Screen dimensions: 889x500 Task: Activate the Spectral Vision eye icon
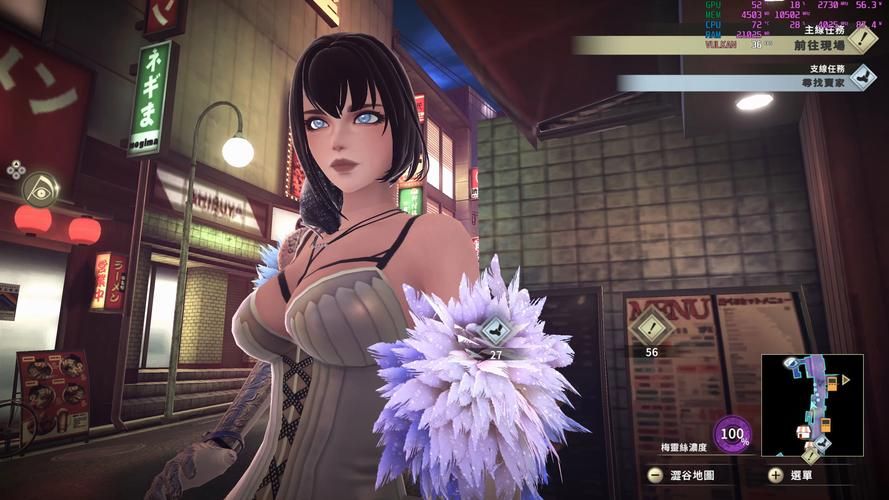[x=40, y=187]
